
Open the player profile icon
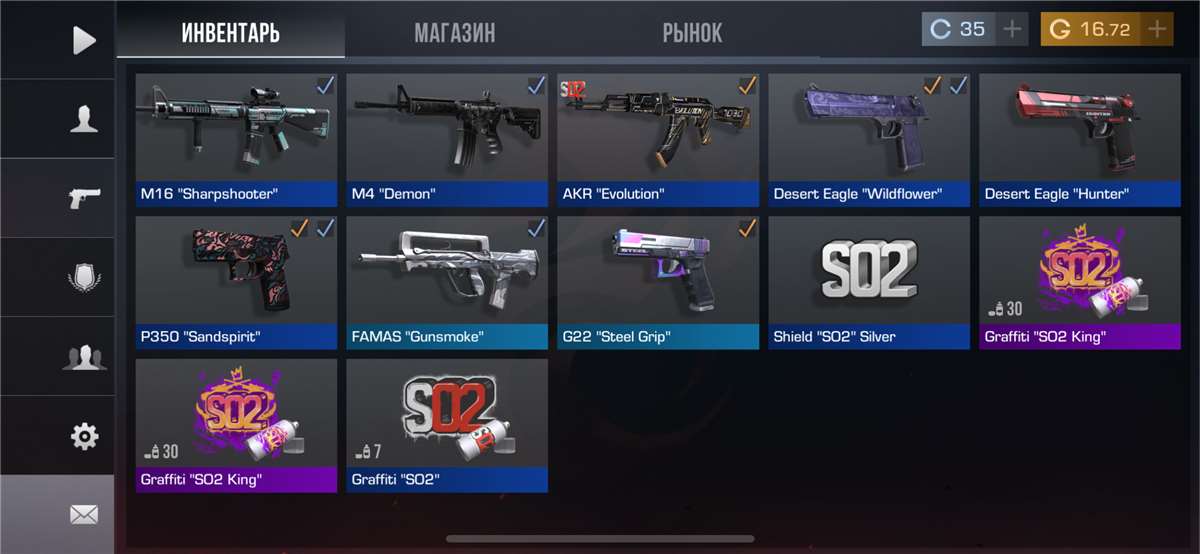tap(84, 120)
